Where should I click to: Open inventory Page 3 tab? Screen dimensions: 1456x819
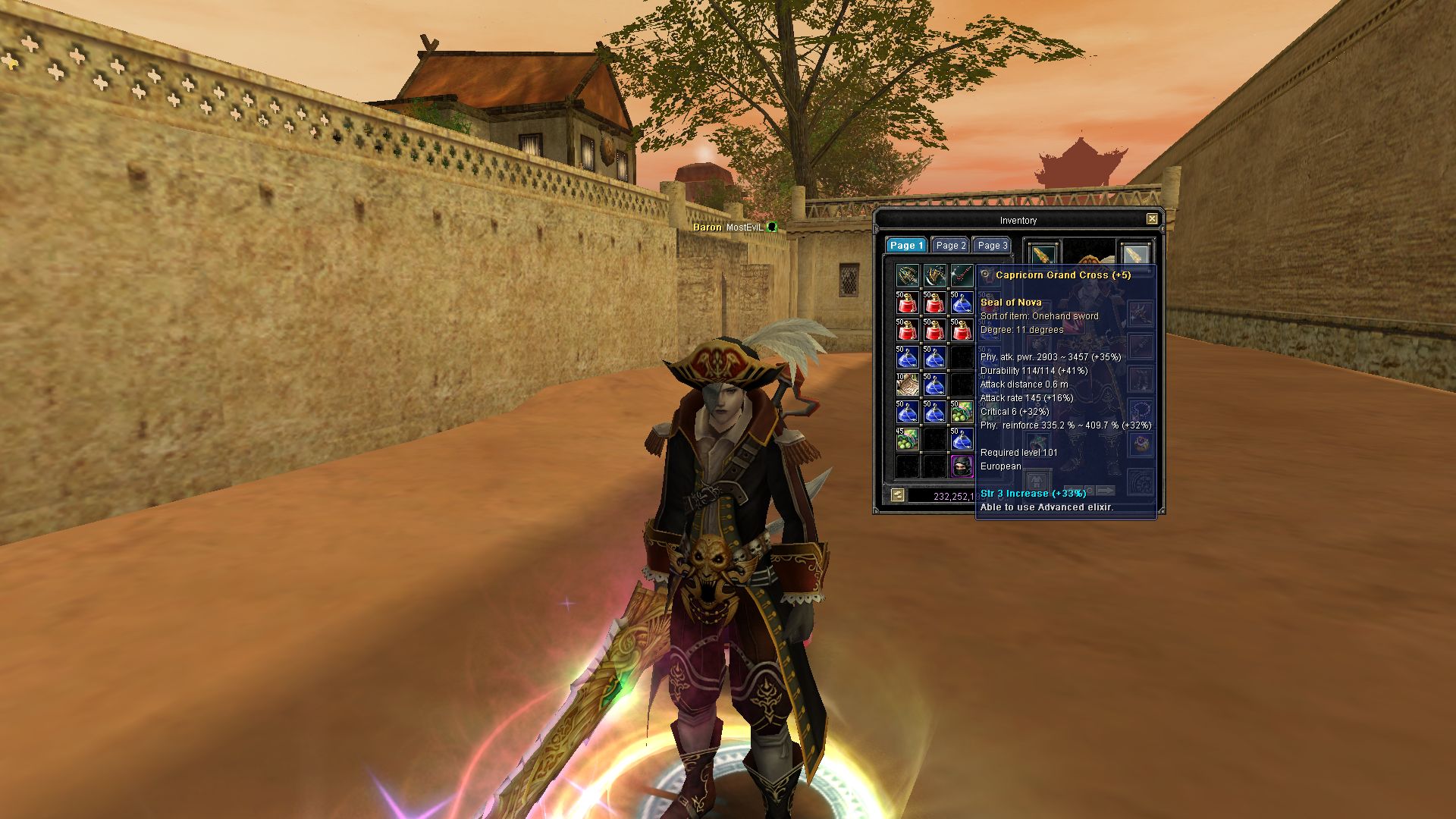(x=992, y=246)
